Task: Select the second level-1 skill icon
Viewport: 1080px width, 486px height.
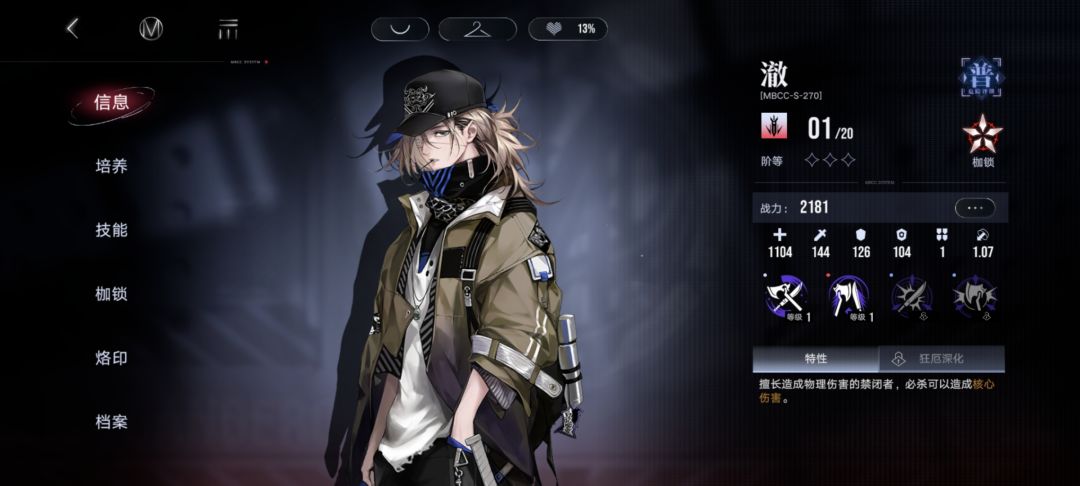Action: (x=849, y=295)
